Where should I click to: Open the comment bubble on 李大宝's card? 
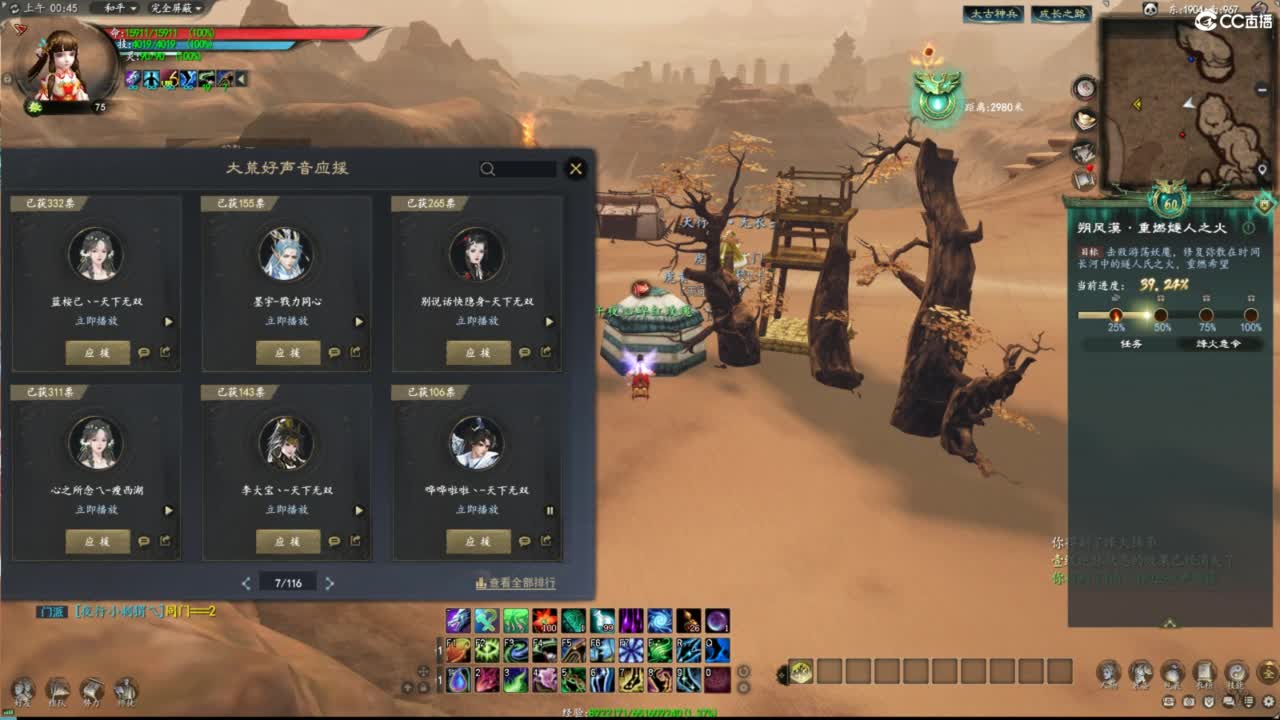point(332,541)
